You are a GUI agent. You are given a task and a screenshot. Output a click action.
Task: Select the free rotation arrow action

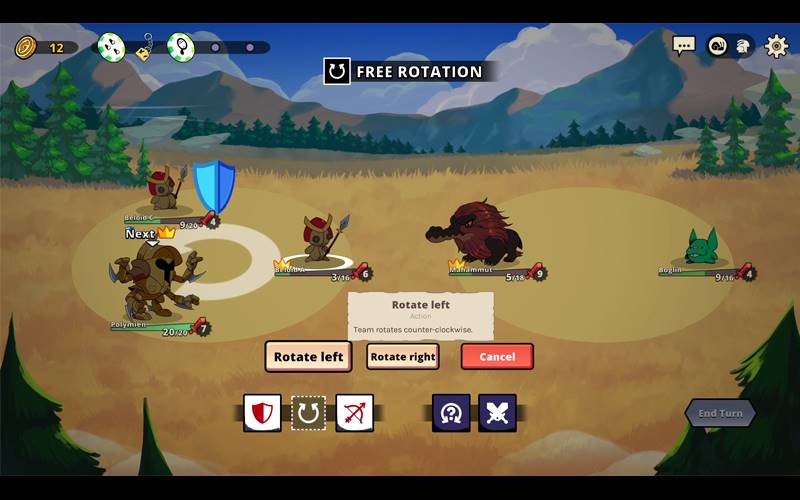coord(308,413)
